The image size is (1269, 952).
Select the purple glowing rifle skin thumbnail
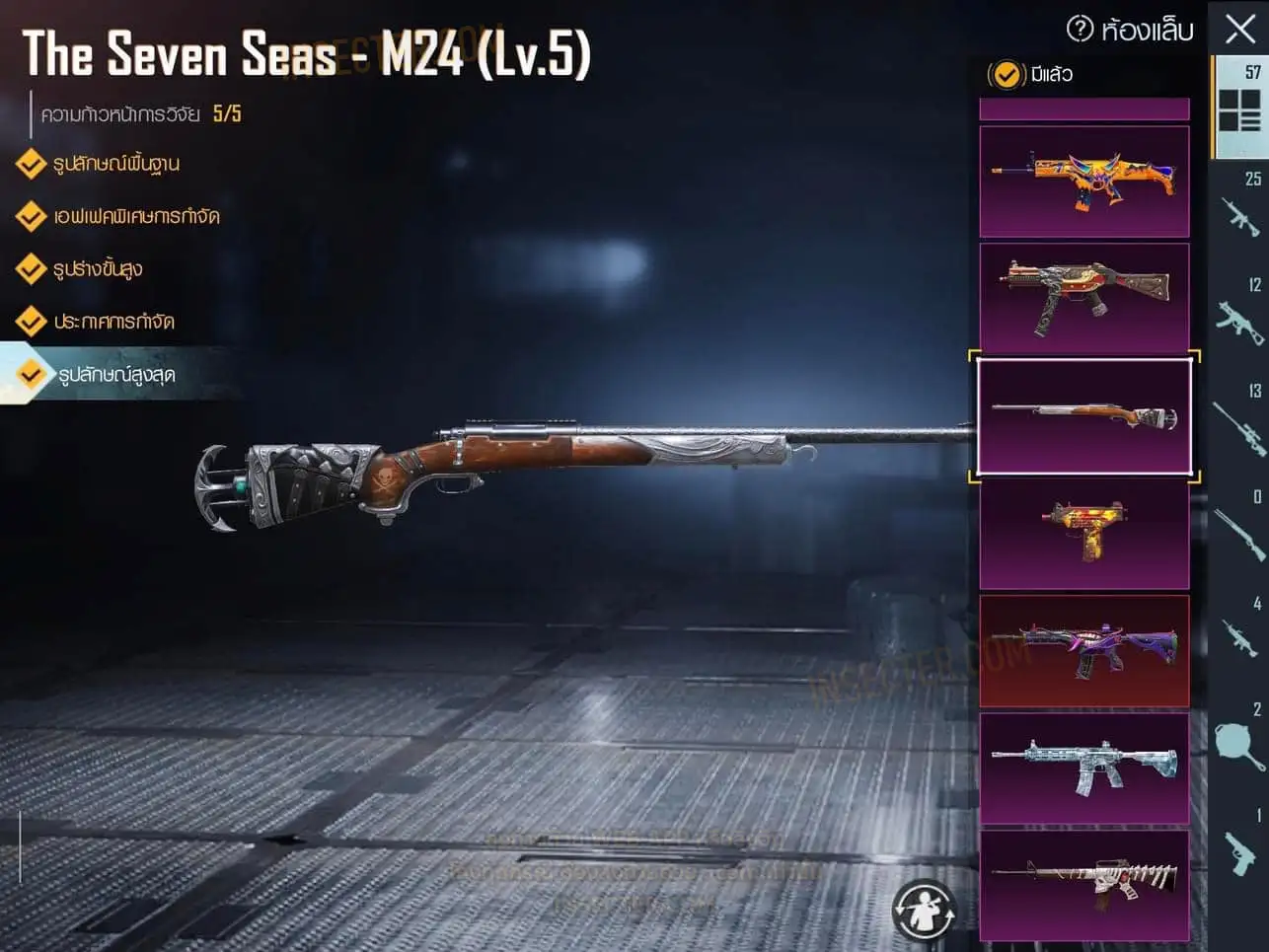coord(1083,651)
